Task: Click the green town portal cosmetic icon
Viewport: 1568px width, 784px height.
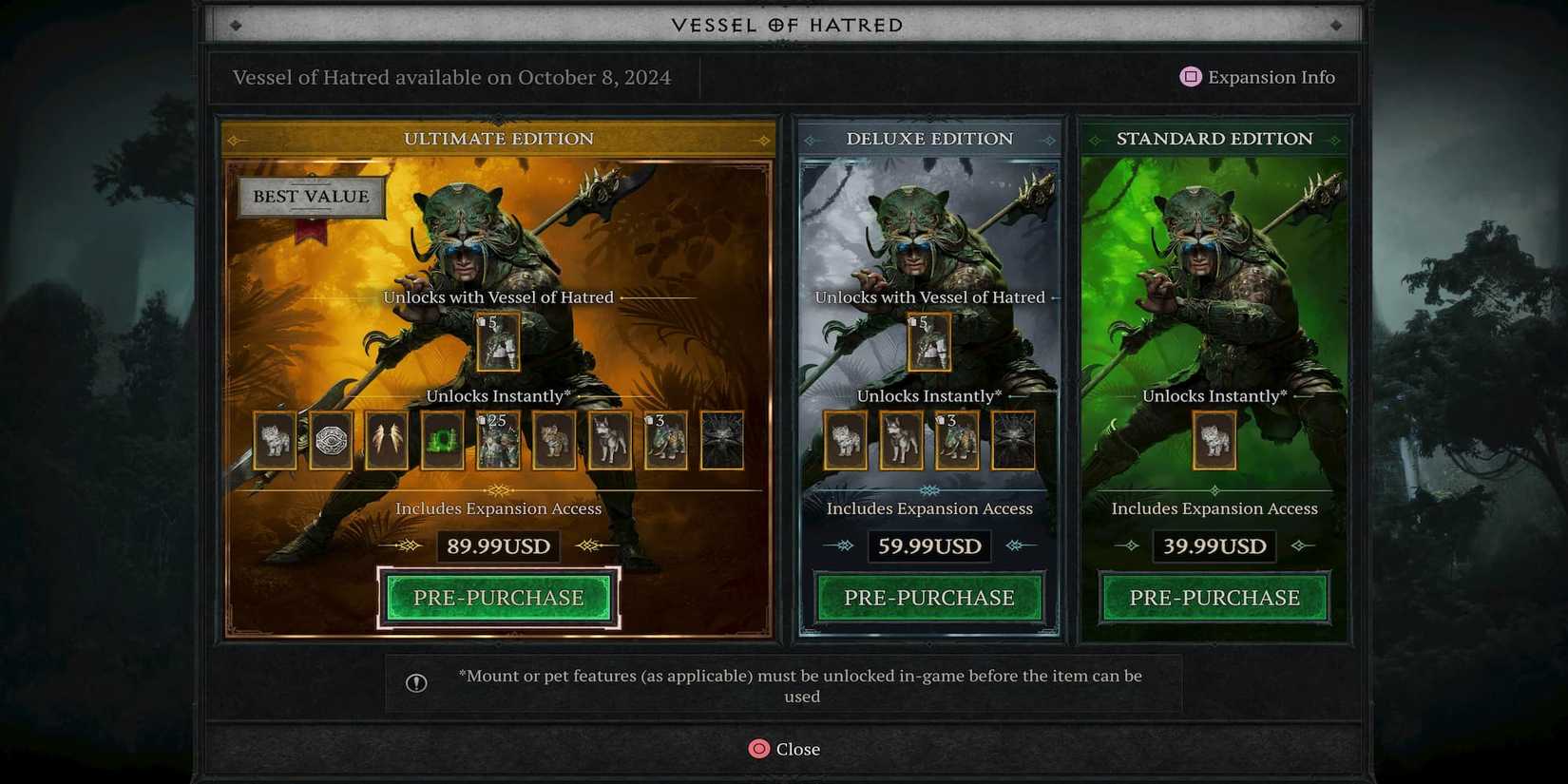Action: [443, 442]
